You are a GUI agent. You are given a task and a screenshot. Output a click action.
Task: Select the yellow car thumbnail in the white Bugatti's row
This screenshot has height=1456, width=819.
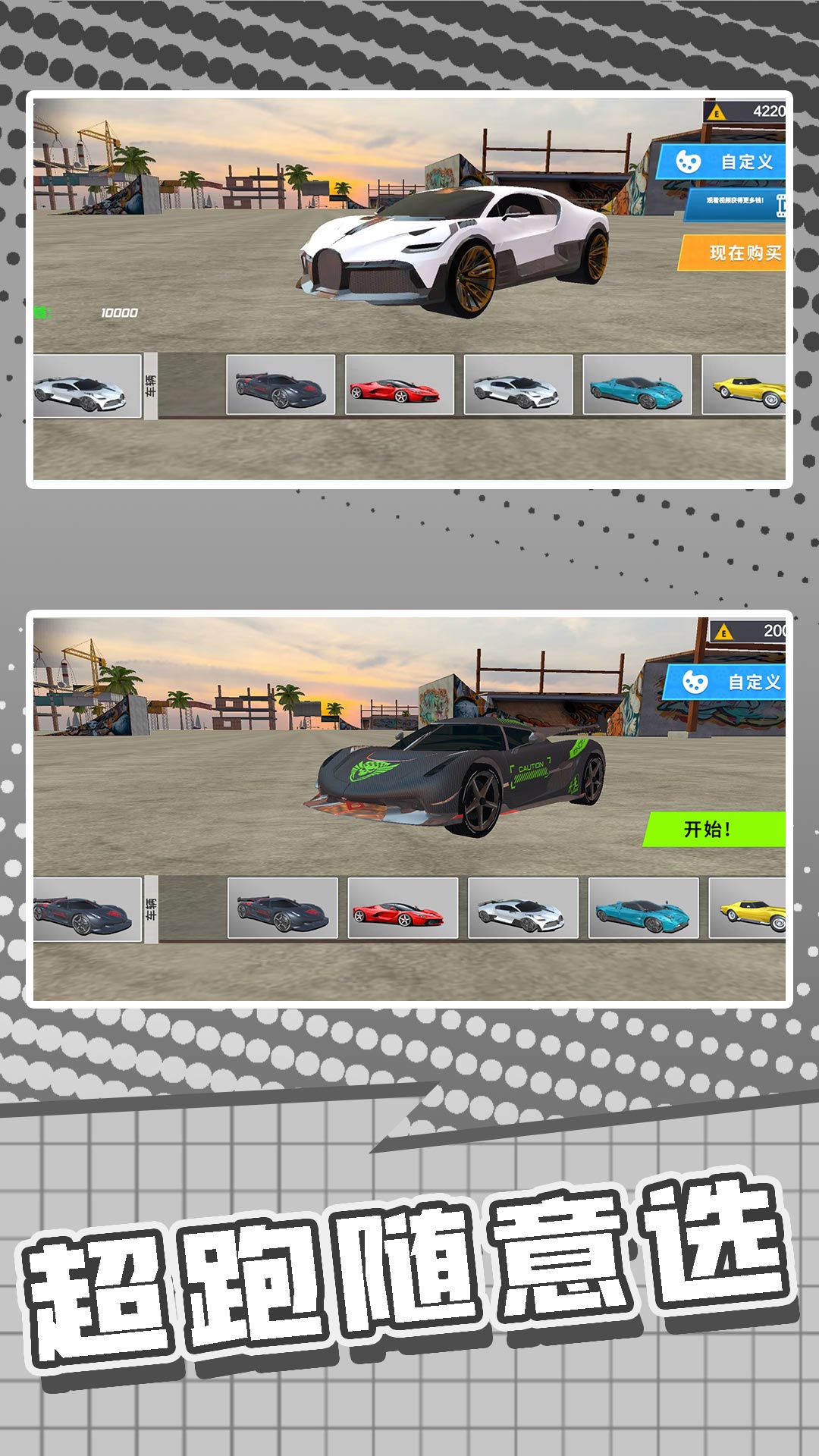click(745, 384)
